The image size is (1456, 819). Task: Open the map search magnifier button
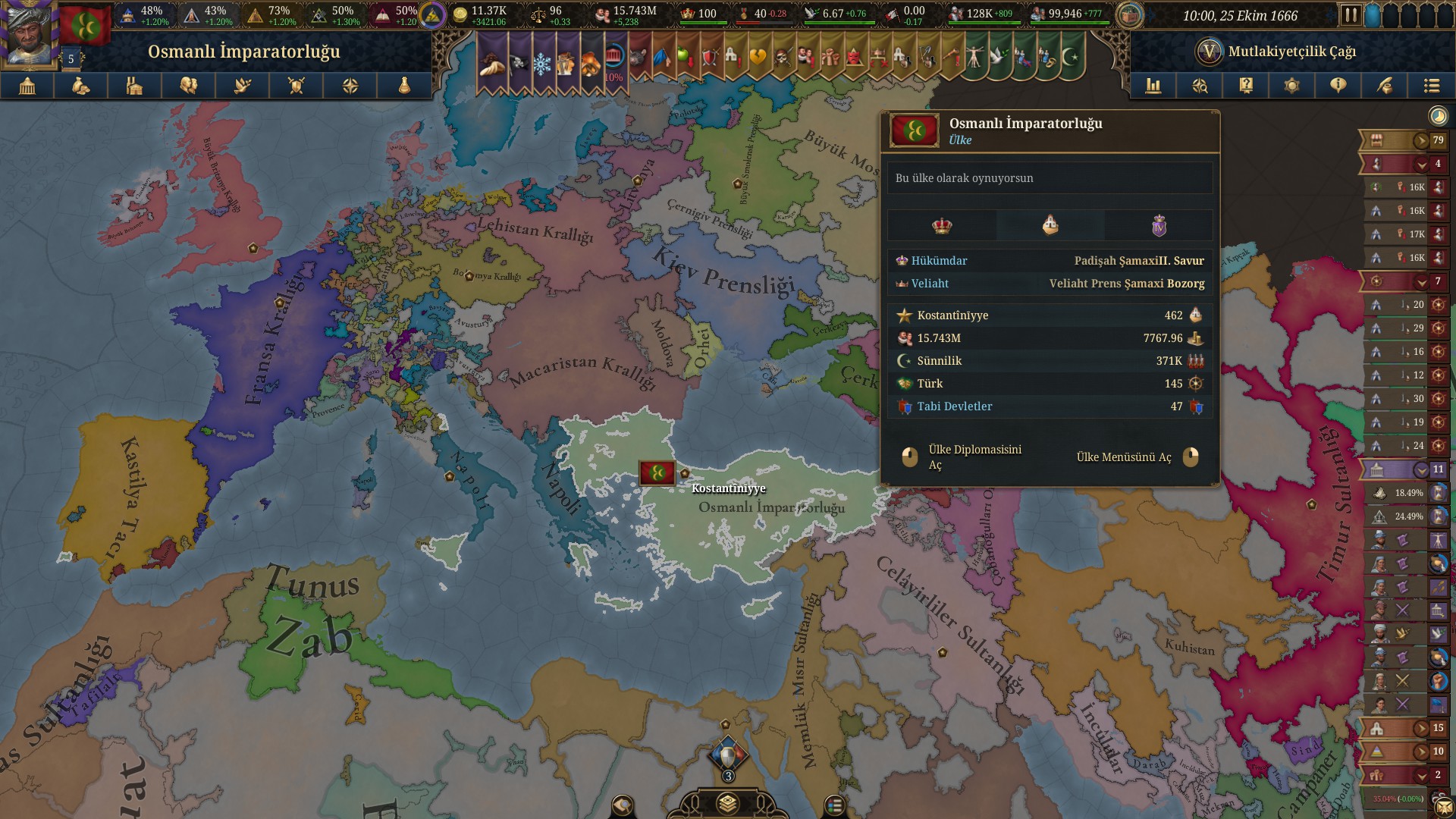point(1200,86)
